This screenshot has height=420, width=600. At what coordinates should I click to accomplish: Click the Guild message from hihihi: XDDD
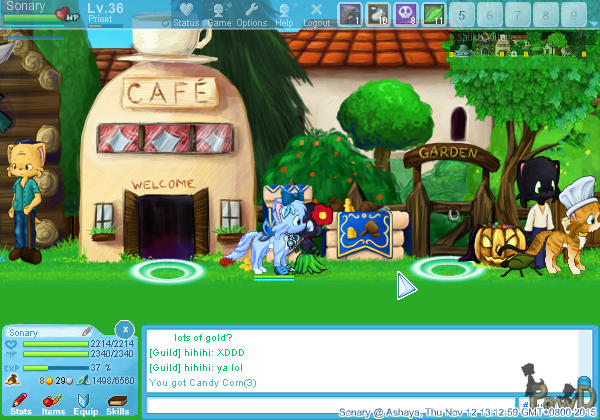click(196, 353)
